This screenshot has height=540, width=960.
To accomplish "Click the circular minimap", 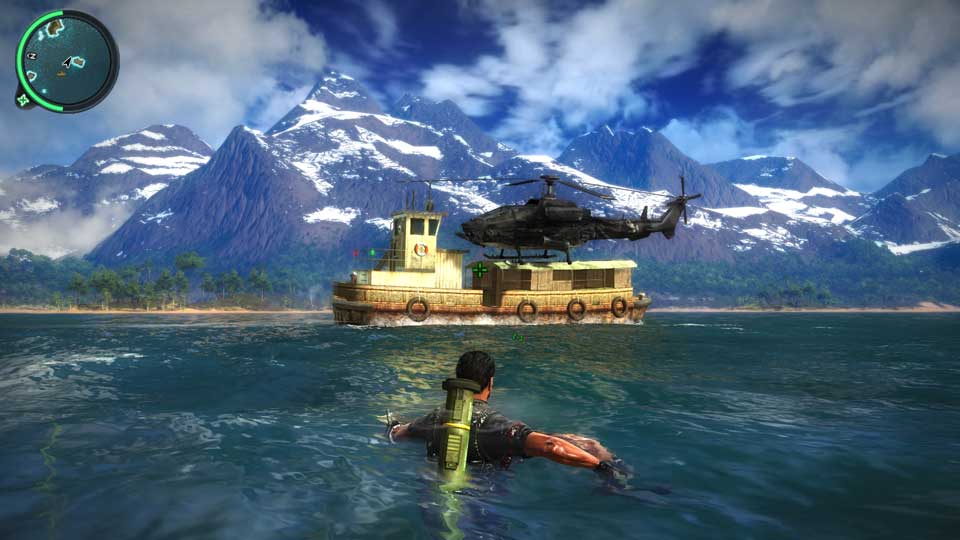I will click(x=67, y=60).
